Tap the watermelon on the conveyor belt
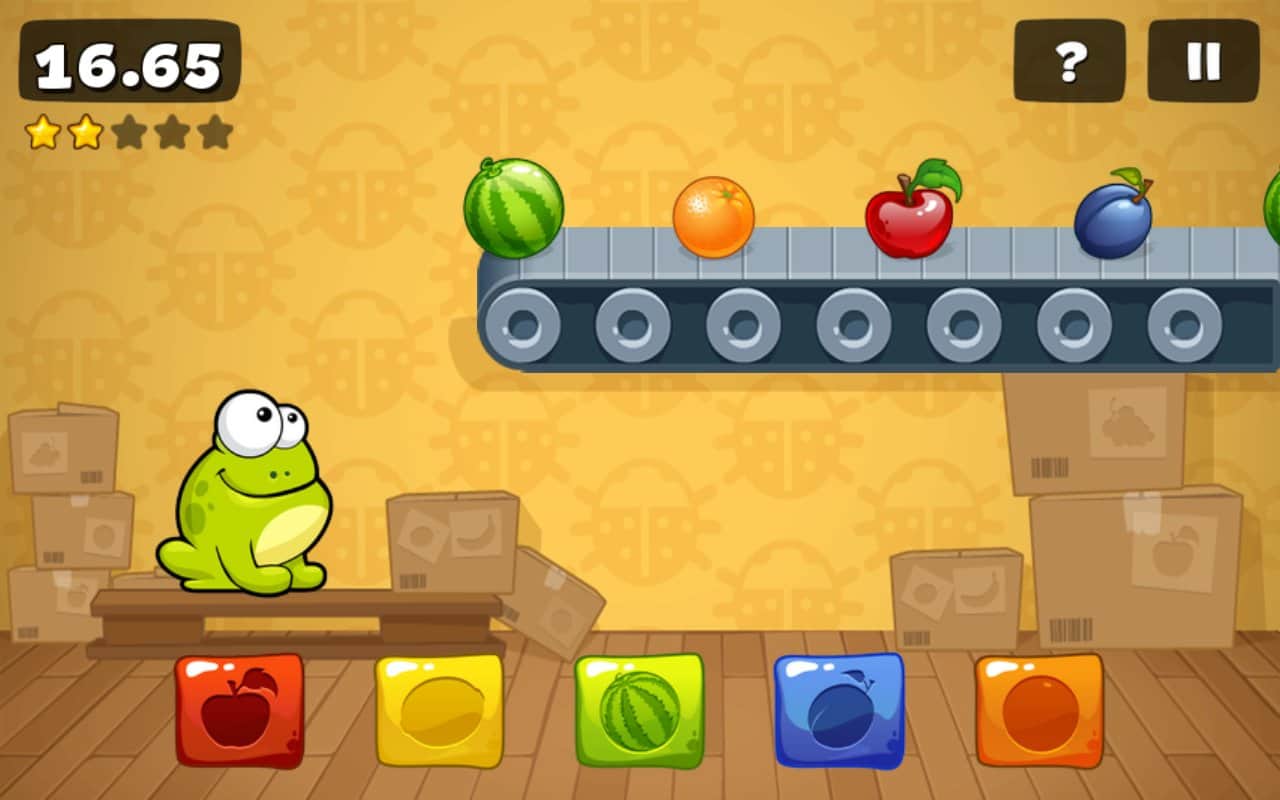 (514, 210)
